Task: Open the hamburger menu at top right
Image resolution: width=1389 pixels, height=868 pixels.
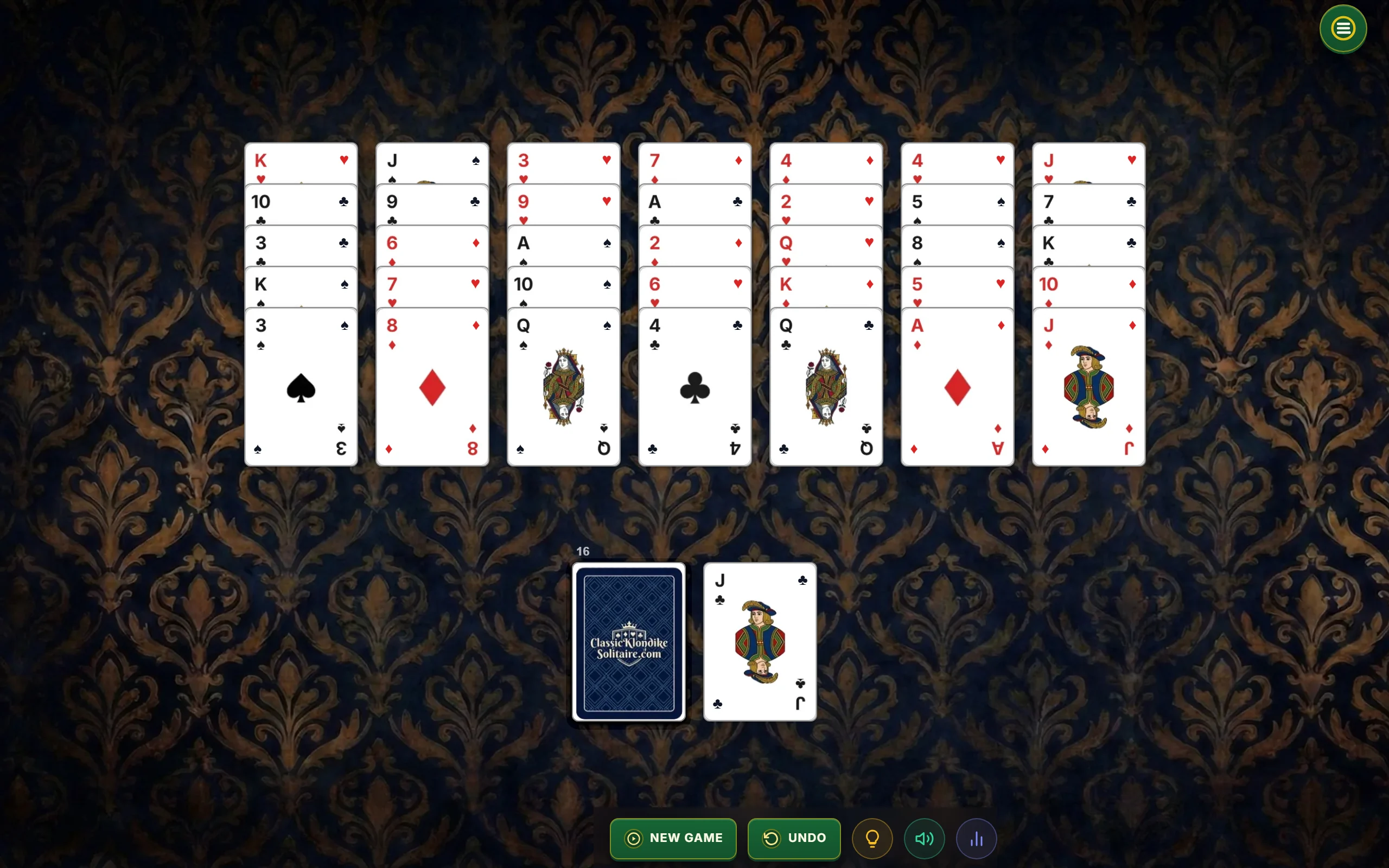Action: [x=1342, y=28]
